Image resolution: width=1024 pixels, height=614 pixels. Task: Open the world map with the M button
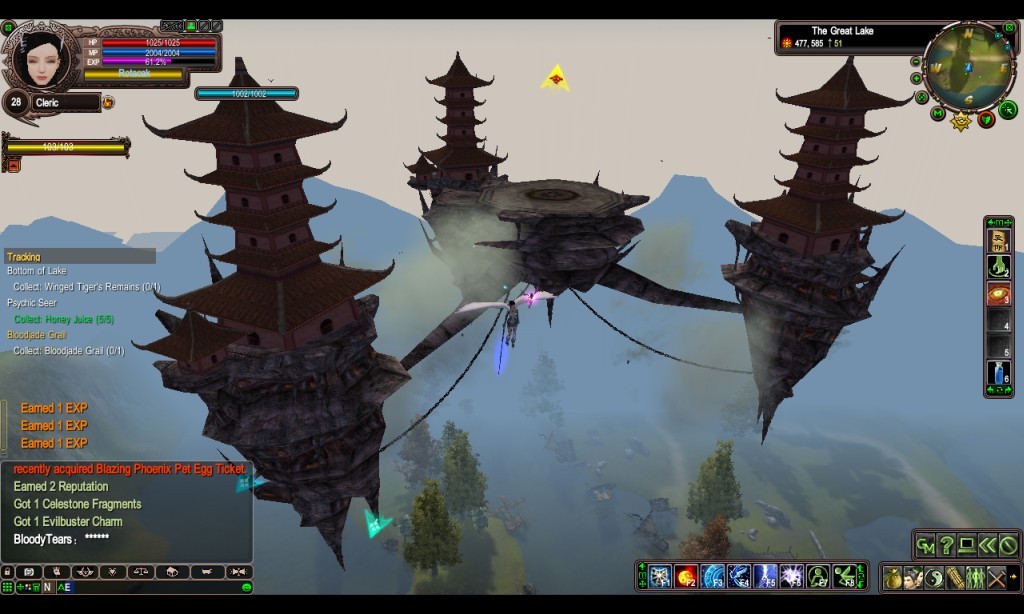point(937,113)
